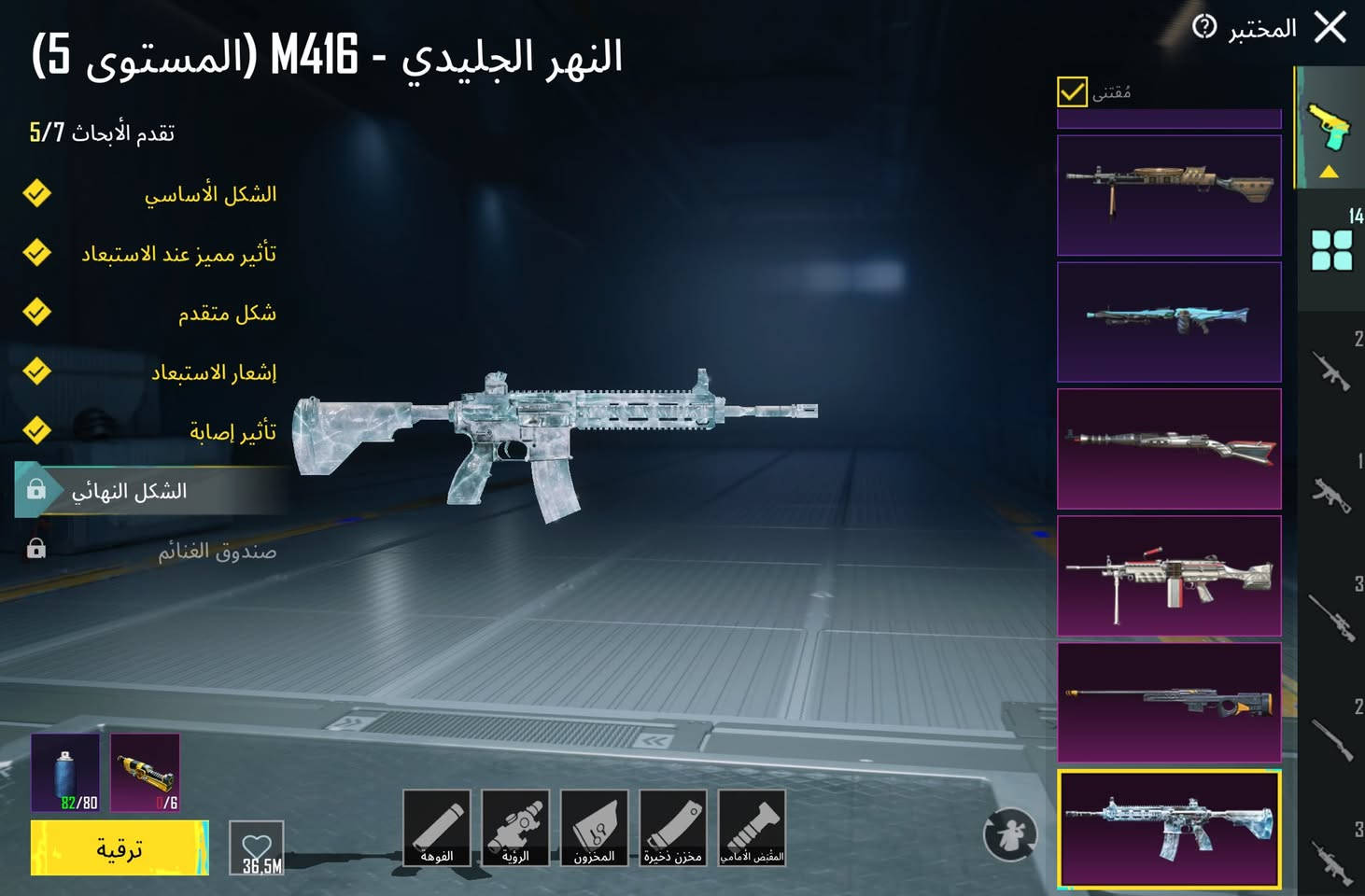Click the 36.5M likes heart button
Screen dimensions: 1365x896
pyautogui.click(x=259, y=847)
